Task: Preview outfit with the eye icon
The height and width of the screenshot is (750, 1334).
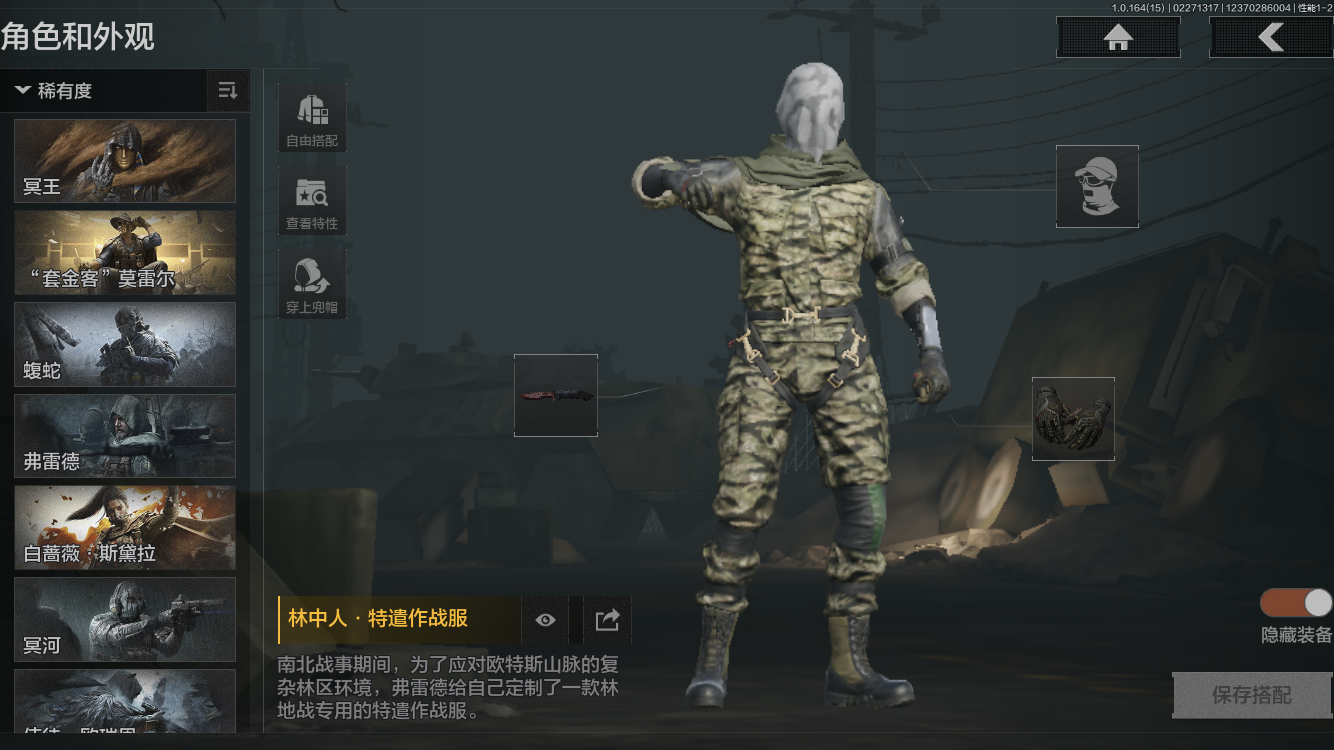Action: click(x=545, y=620)
